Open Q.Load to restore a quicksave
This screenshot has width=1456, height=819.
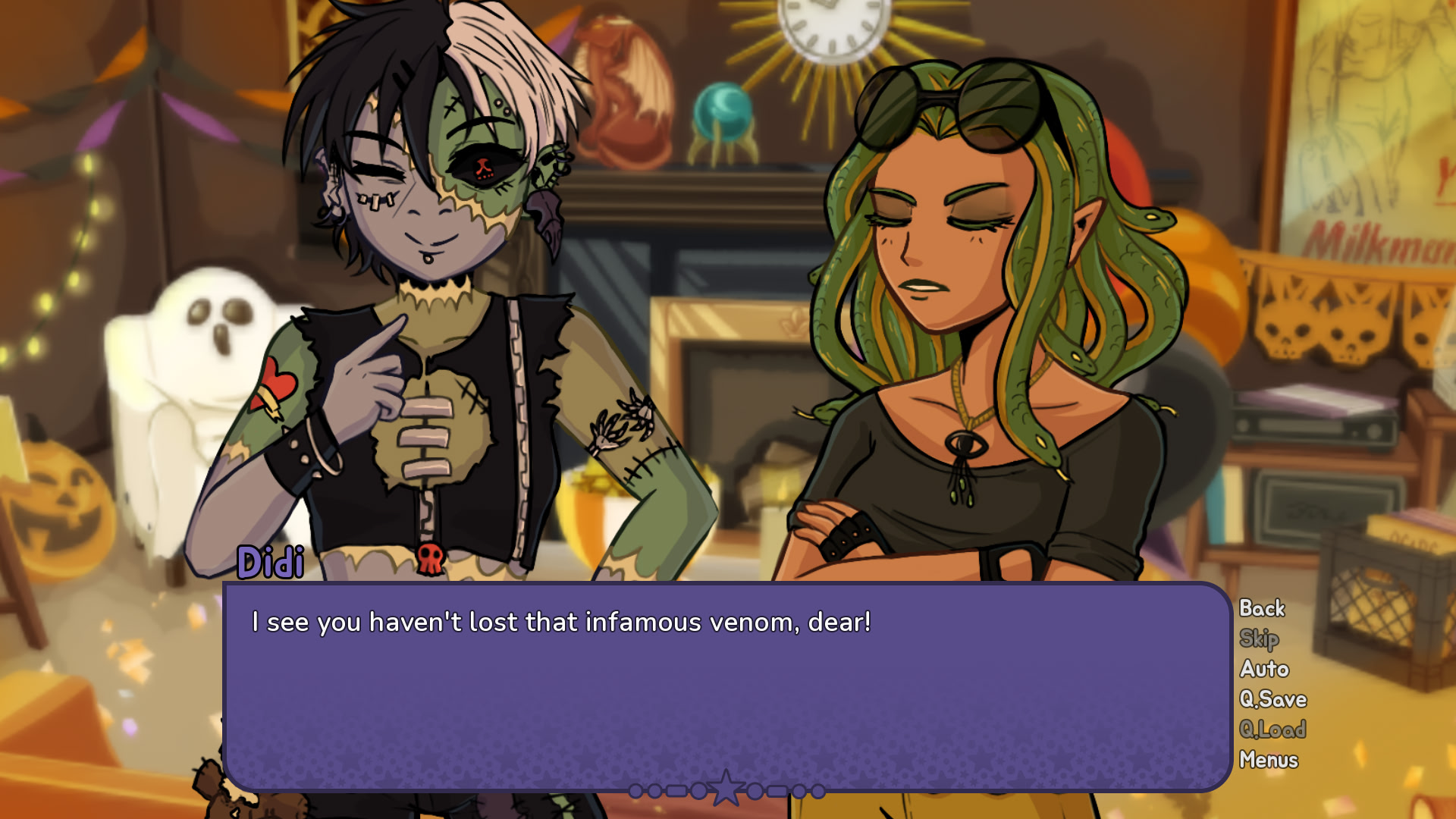click(x=1272, y=730)
